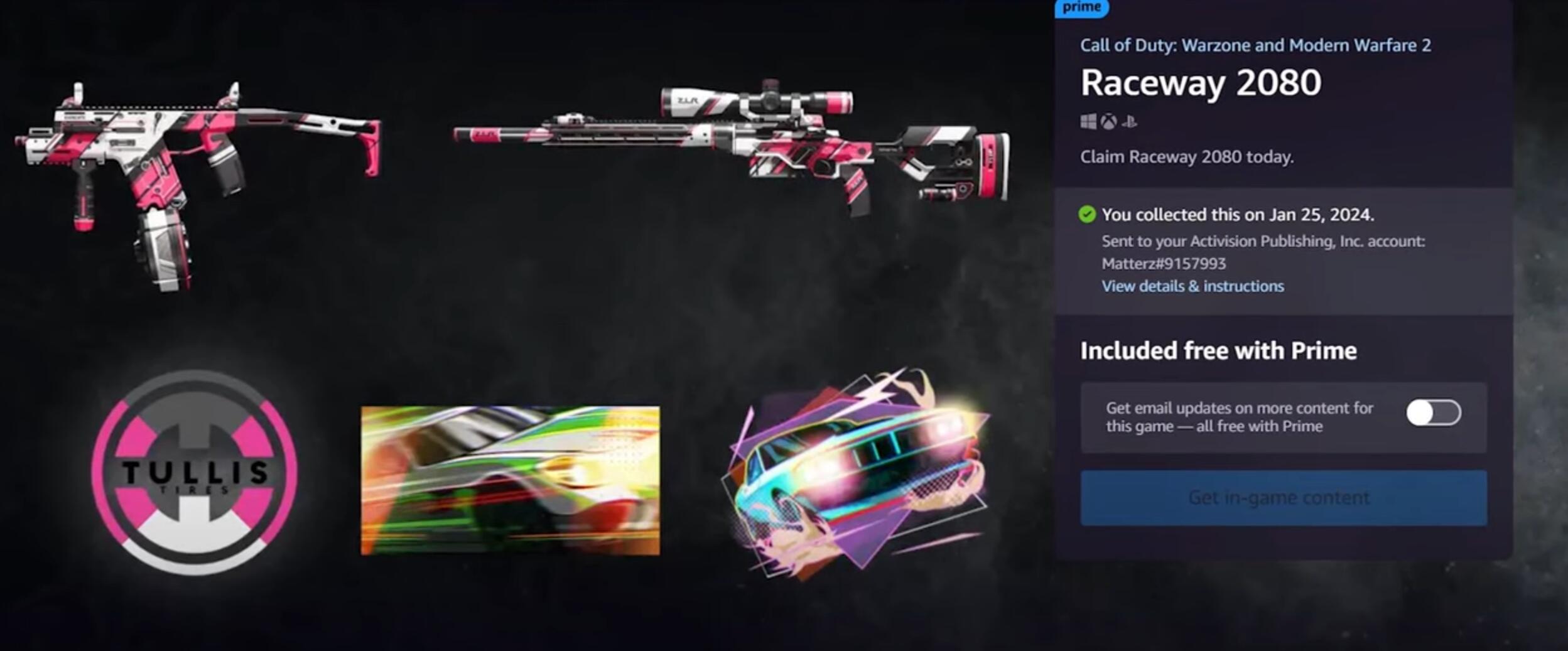Viewport: 1568px width, 651px height.
Task: Click the green collected checkmark icon
Action: 1086,213
